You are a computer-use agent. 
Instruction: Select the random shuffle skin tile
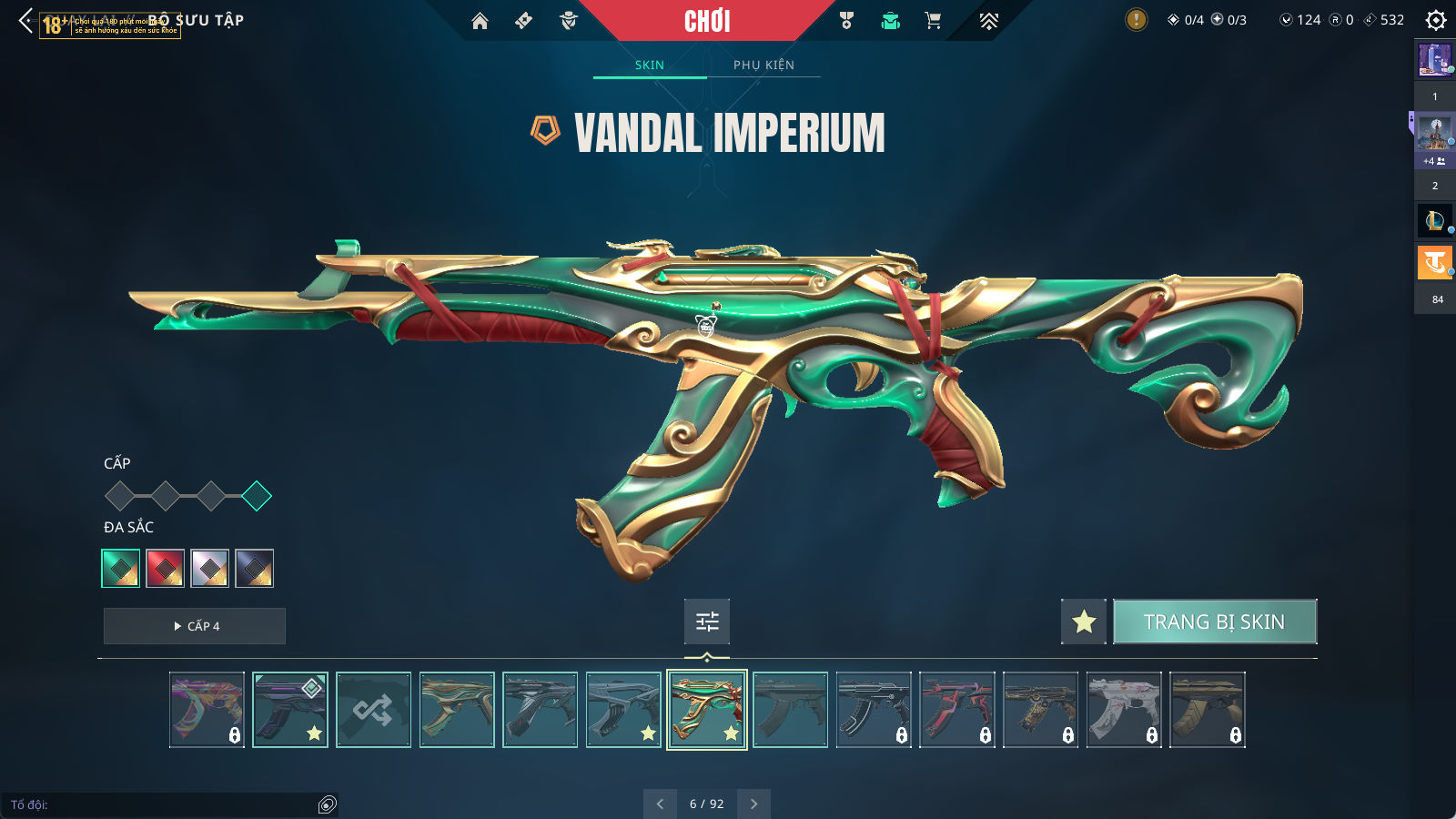[x=373, y=710]
